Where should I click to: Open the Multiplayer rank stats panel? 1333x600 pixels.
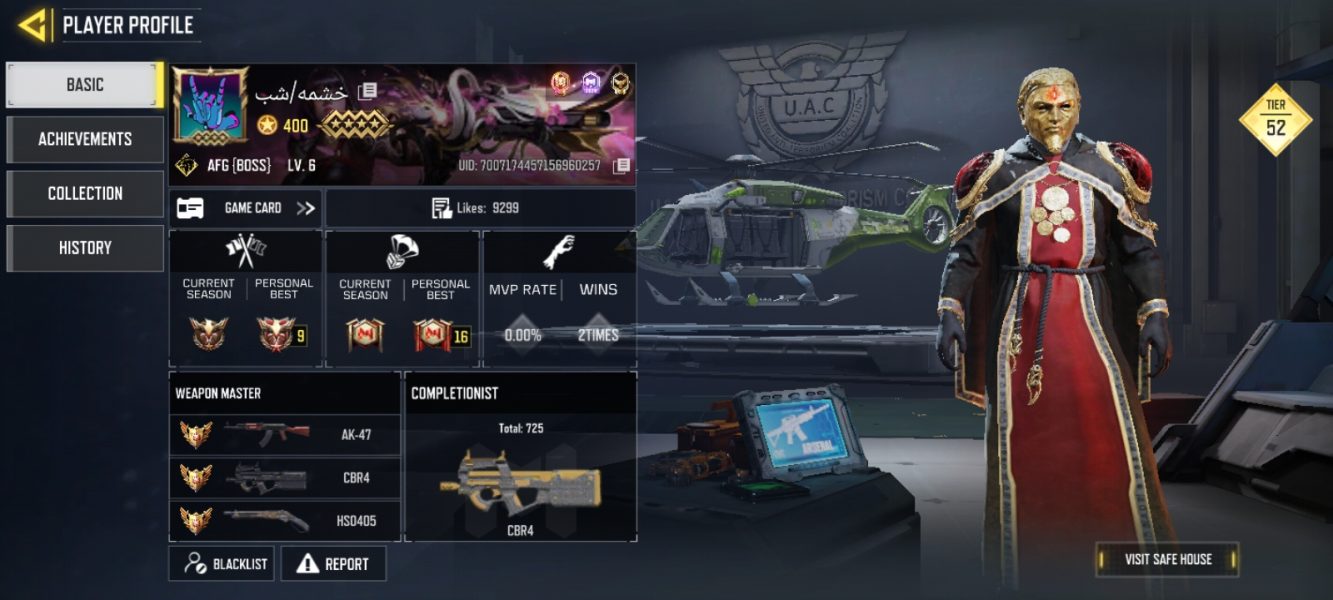(246, 298)
